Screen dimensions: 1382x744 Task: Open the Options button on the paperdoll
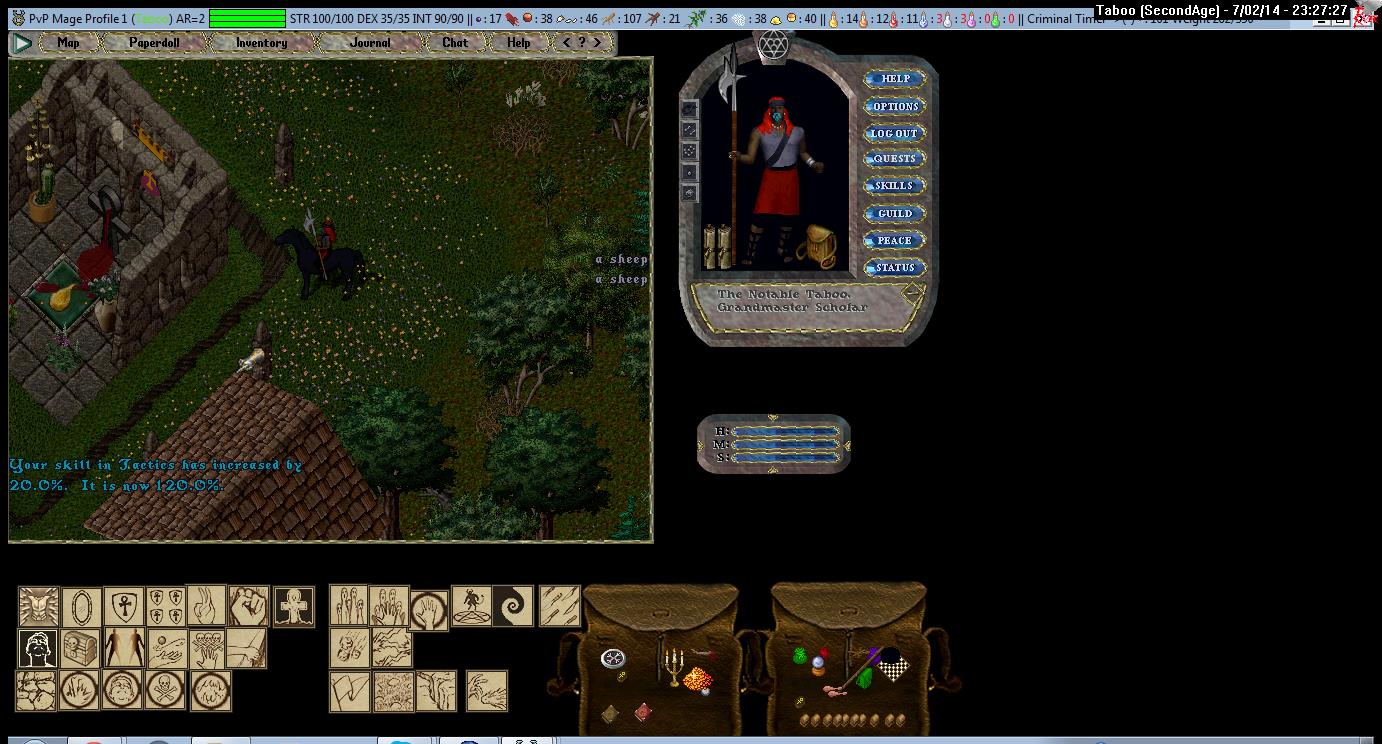click(894, 106)
